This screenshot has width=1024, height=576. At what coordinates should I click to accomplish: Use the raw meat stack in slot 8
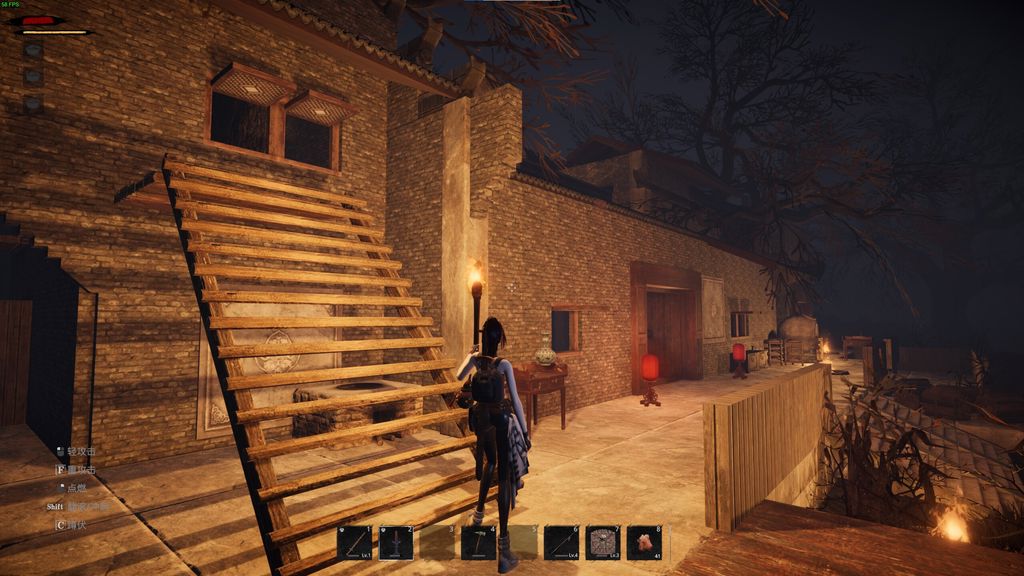pyautogui.click(x=644, y=543)
